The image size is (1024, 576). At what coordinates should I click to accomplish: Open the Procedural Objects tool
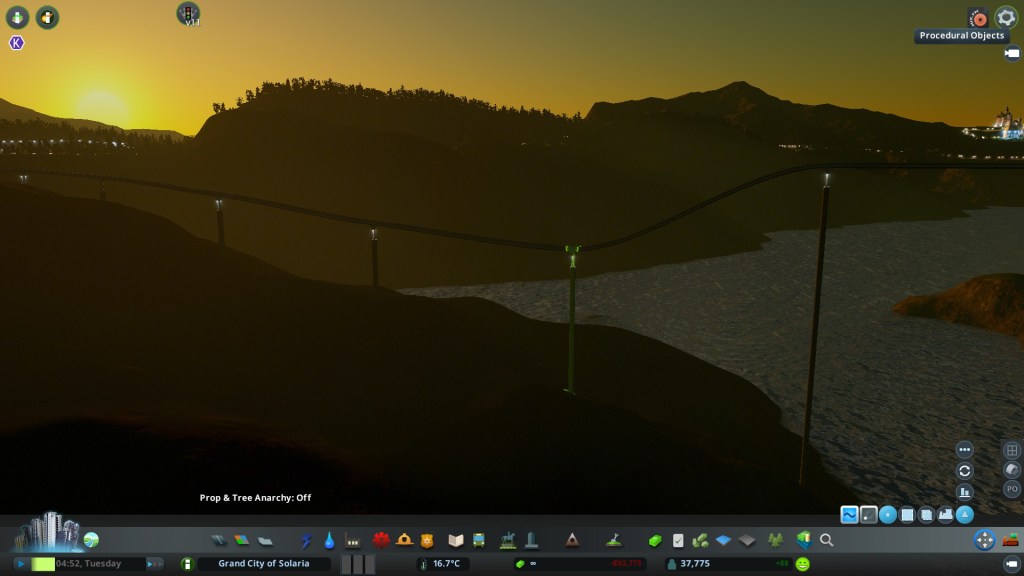coord(978,18)
